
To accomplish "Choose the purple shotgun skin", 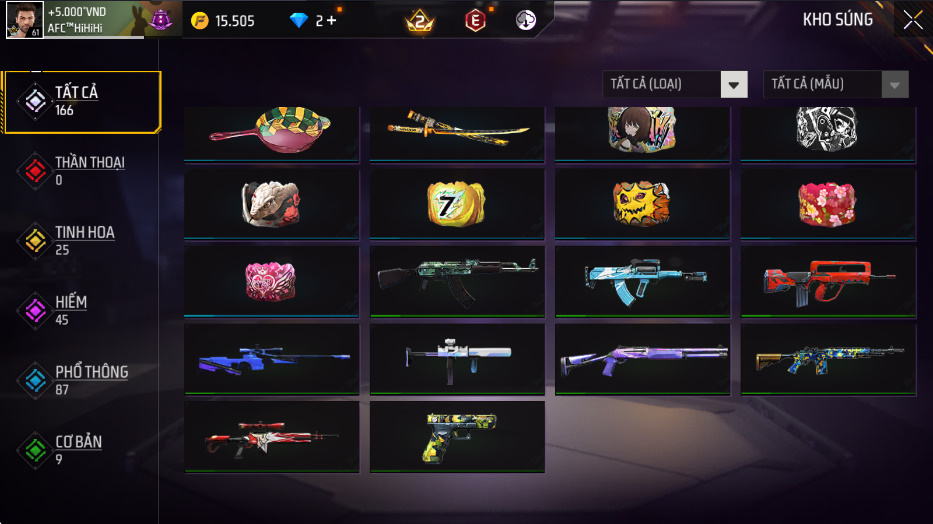I will click(642, 358).
